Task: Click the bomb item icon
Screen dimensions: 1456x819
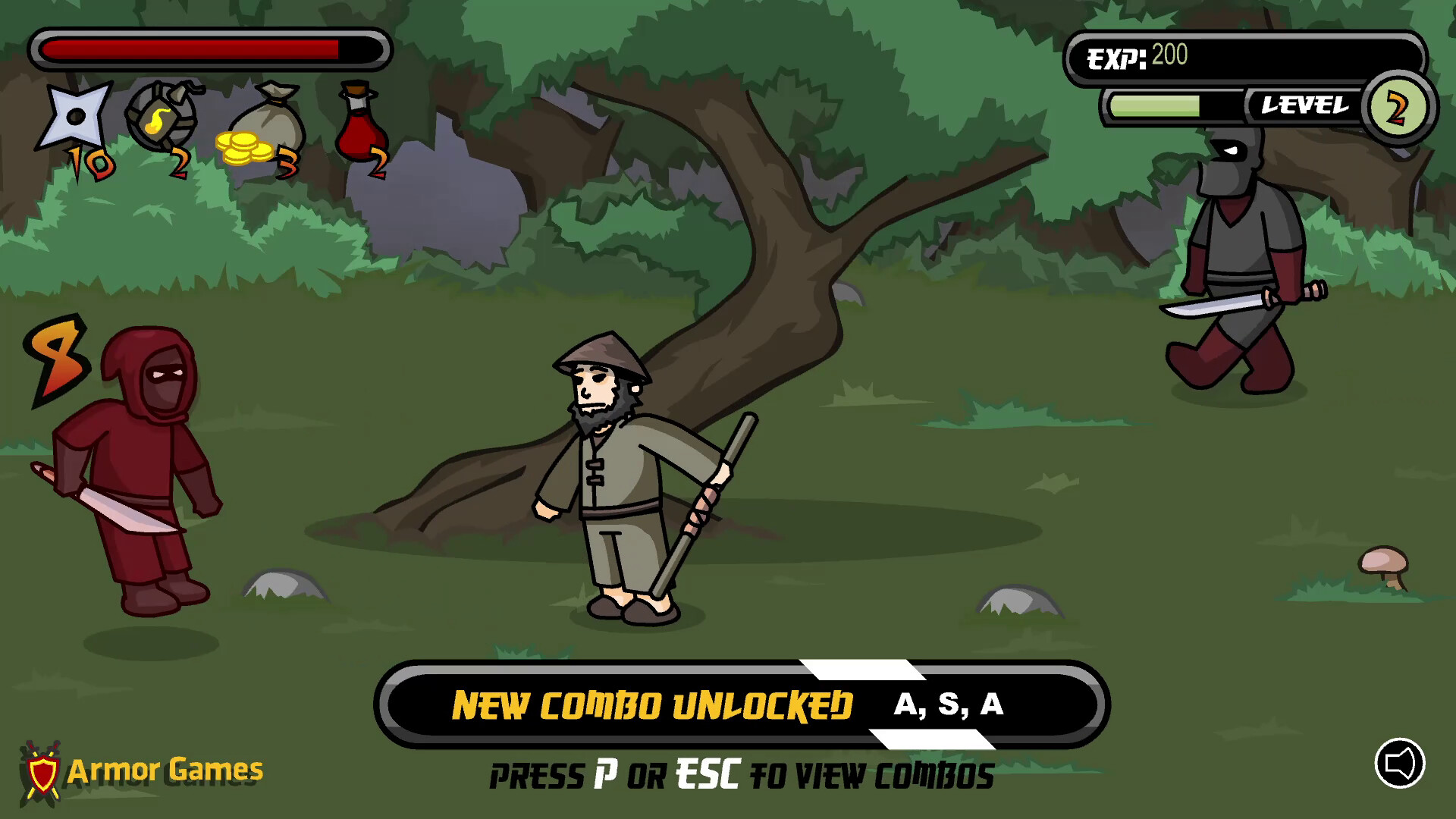Action: [162, 115]
